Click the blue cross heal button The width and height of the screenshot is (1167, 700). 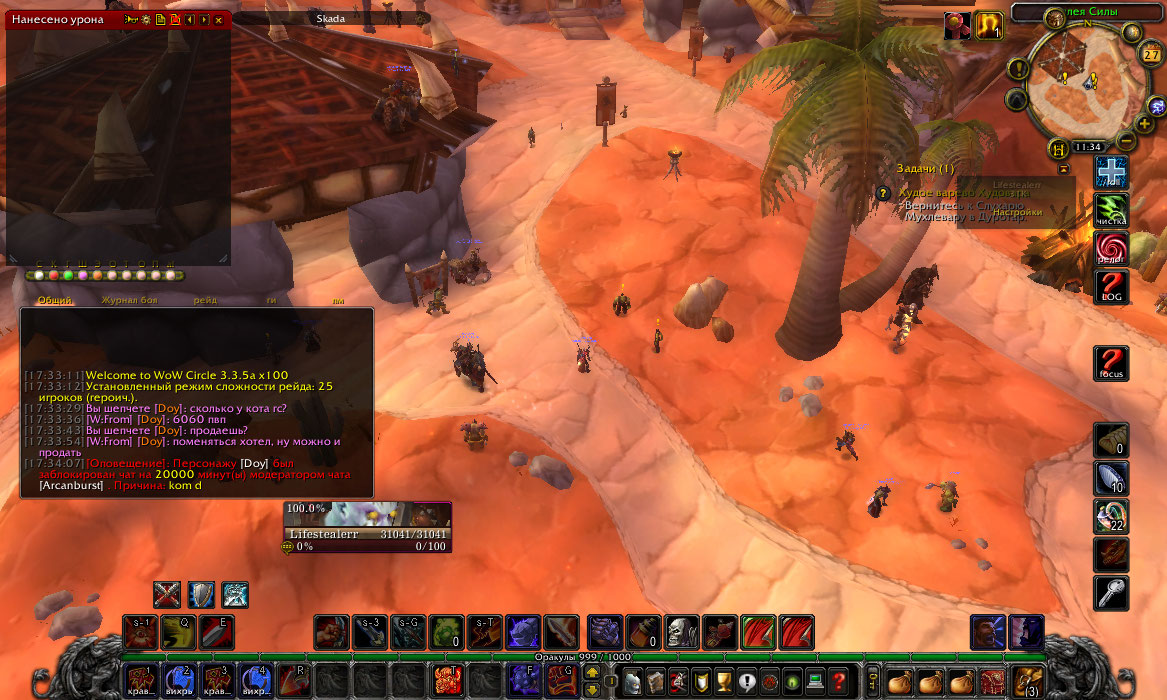click(x=1111, y=171)
